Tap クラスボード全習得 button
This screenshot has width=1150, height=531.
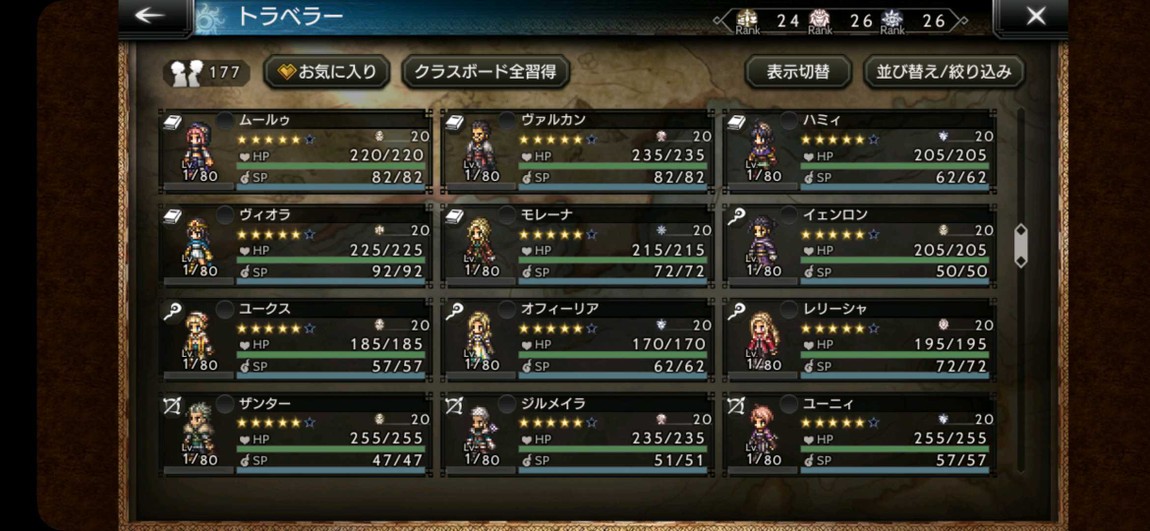point(485,71)
